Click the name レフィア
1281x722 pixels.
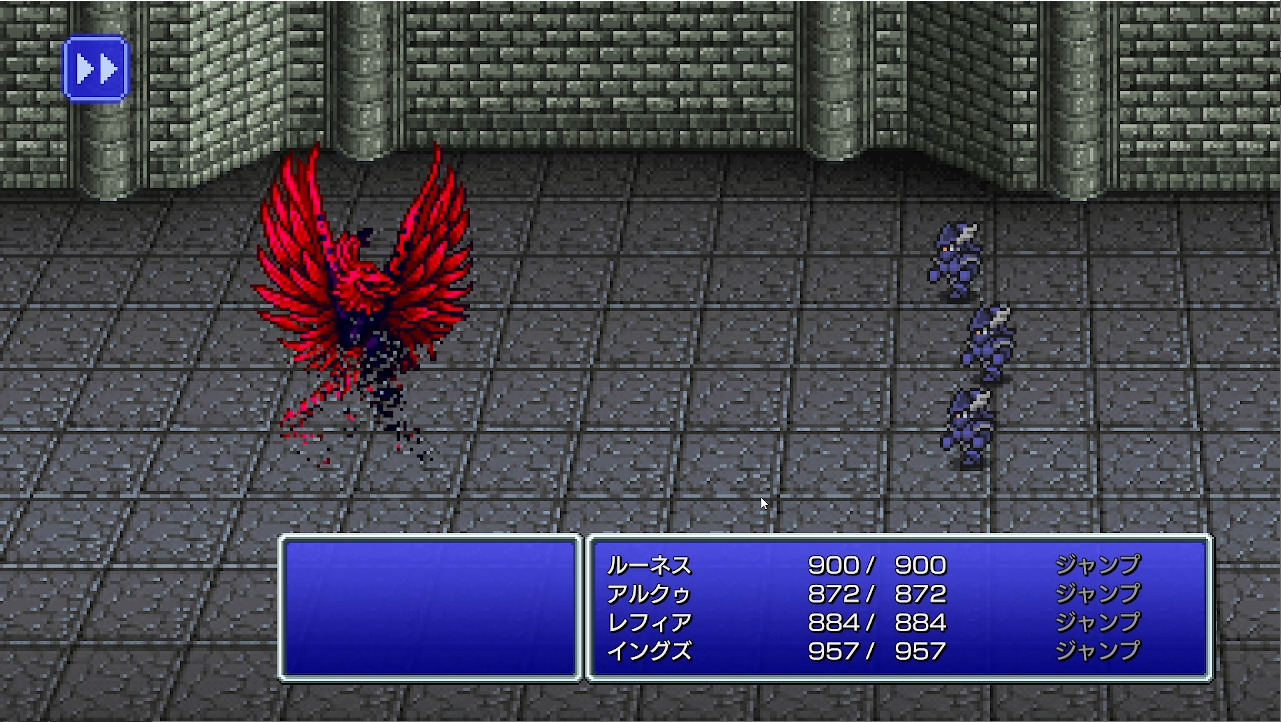click(650, 620)
